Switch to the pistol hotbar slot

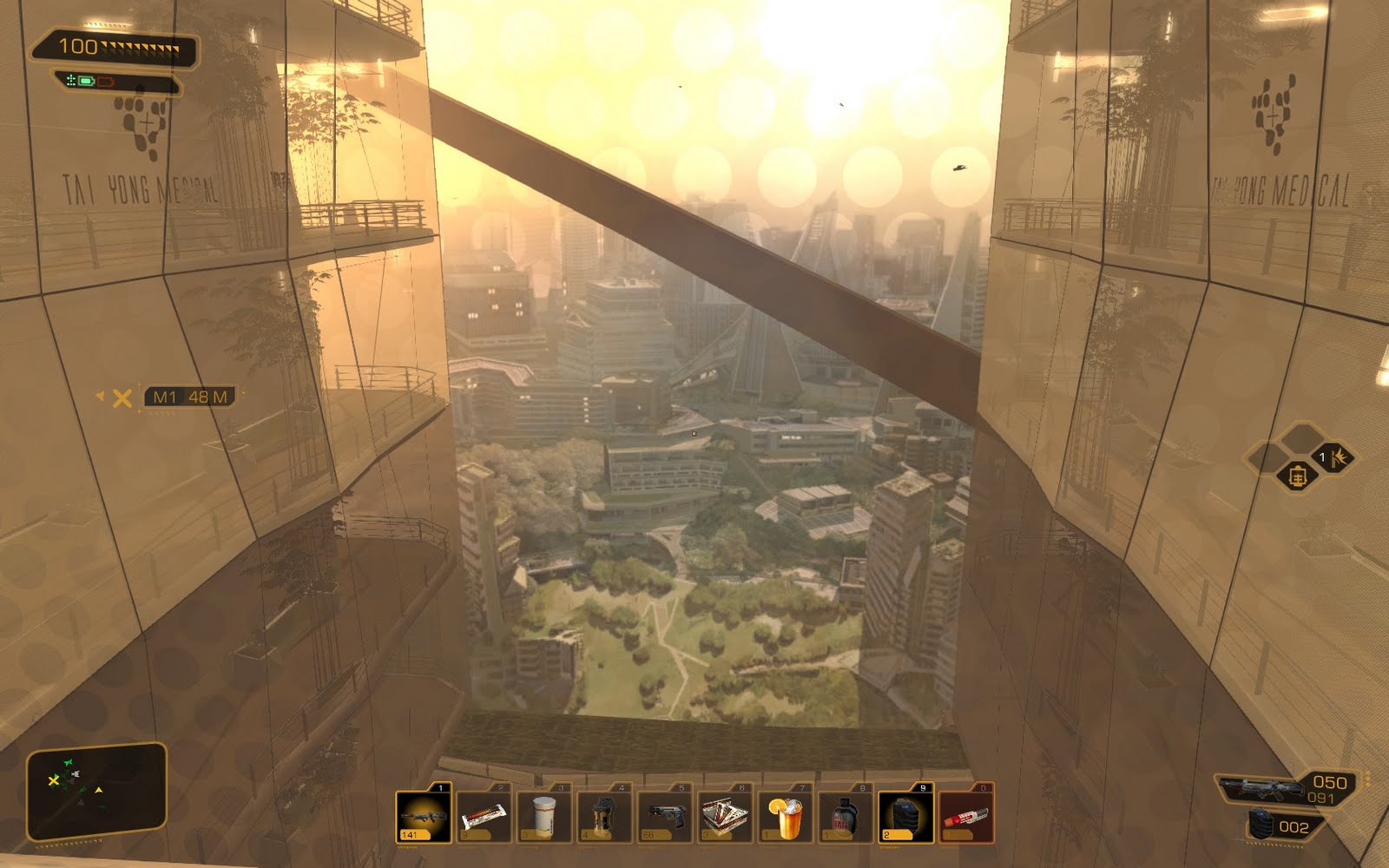tap(665, 816)
